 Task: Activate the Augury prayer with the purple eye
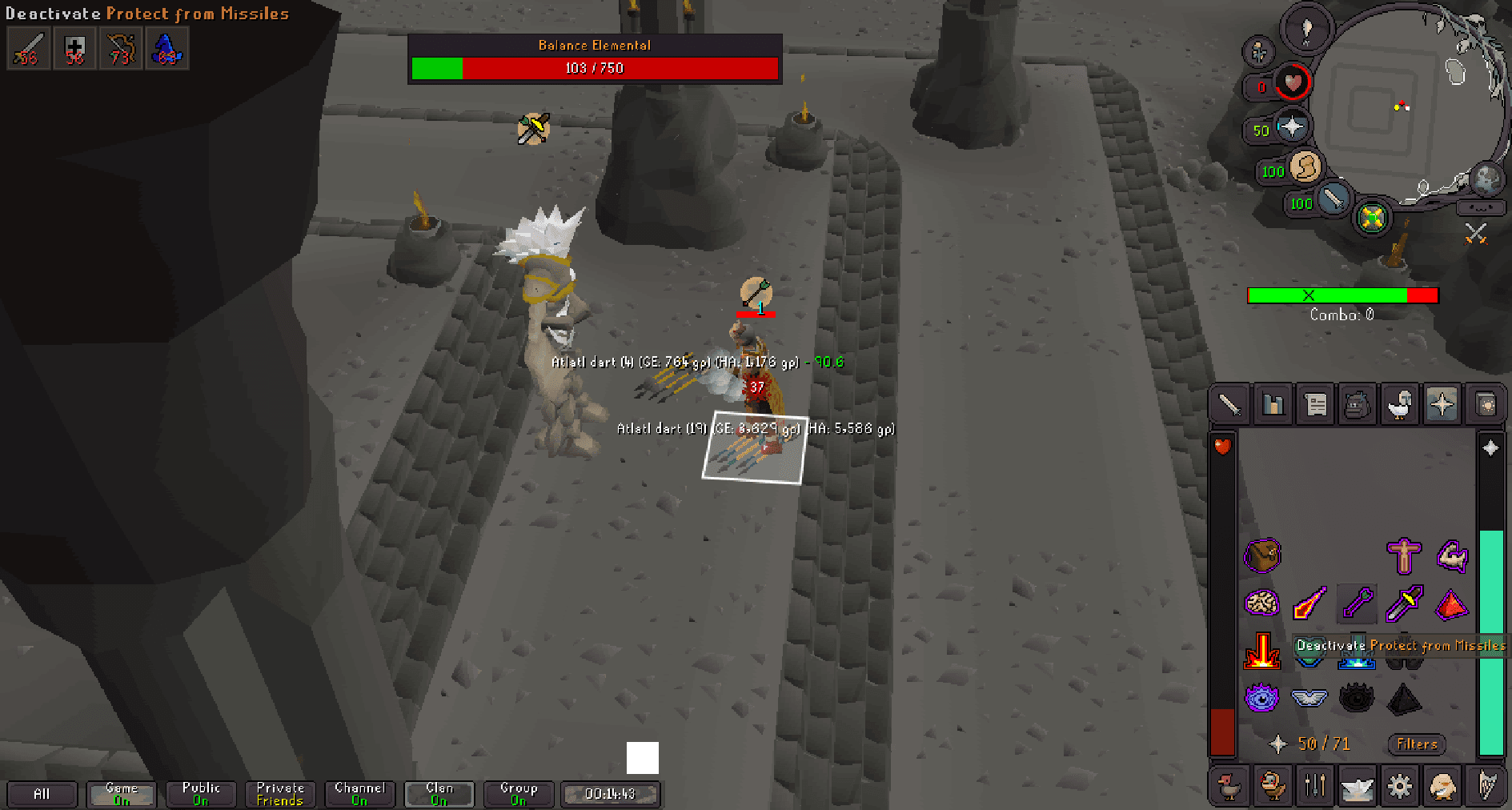[1261, 697]
